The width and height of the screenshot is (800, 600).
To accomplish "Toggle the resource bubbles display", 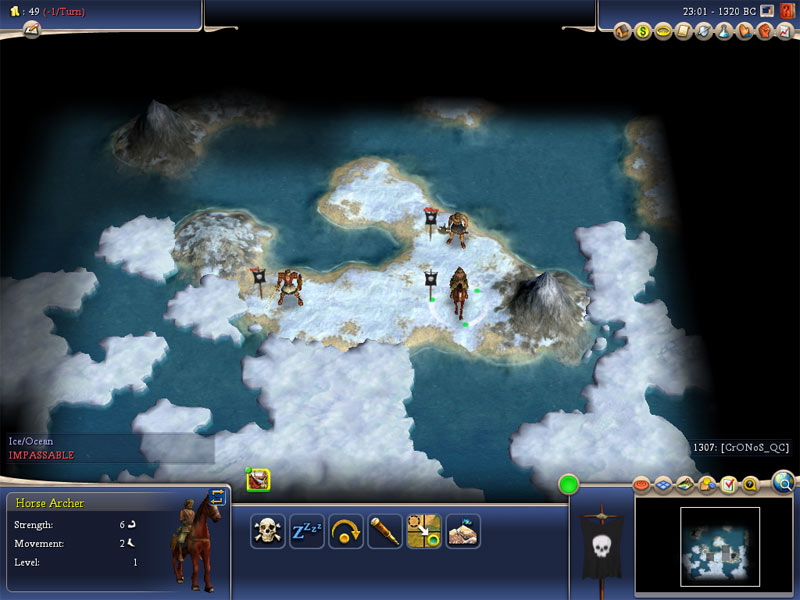I will tap(706, 485).
